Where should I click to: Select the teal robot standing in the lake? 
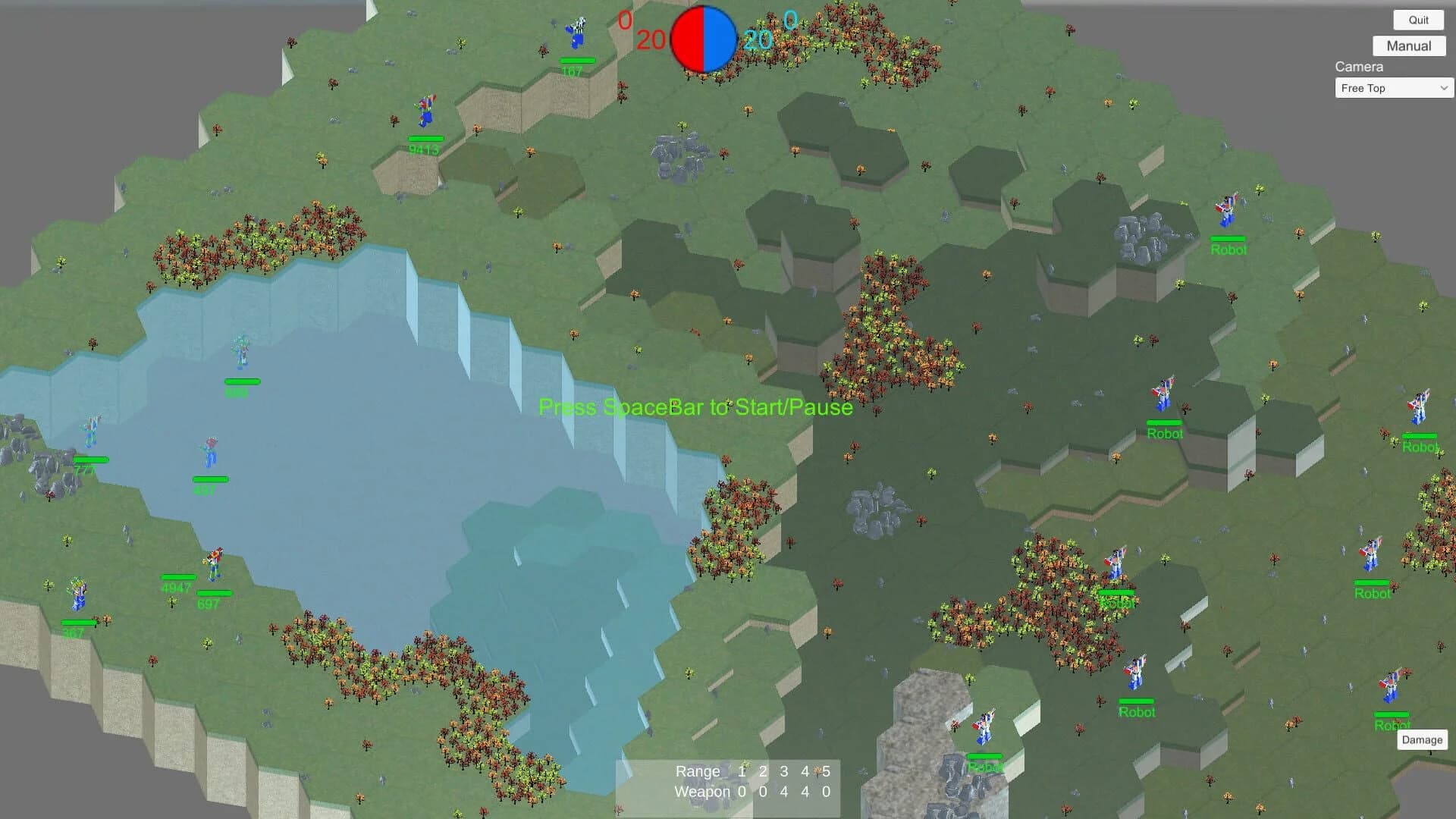[241, 349]
